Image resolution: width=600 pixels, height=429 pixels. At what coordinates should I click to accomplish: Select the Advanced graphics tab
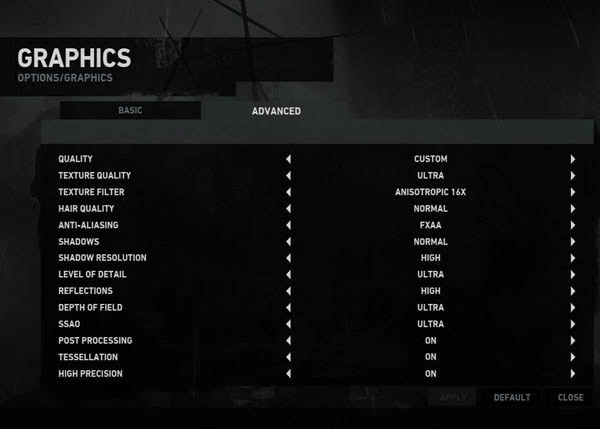coord(276,111)
